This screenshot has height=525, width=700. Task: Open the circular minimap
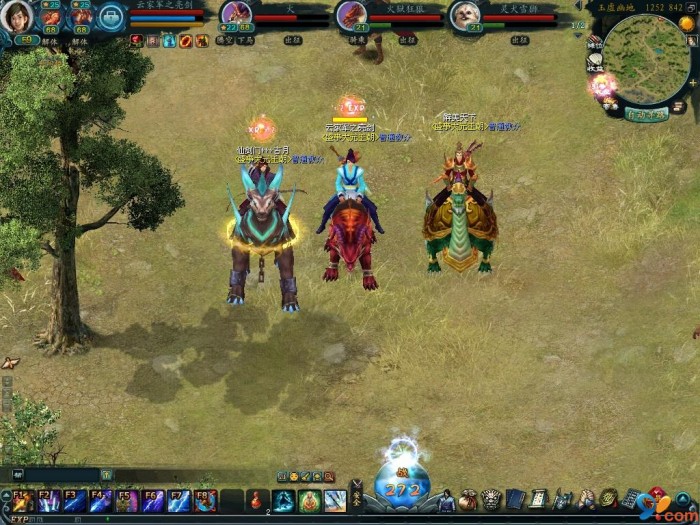646,58
